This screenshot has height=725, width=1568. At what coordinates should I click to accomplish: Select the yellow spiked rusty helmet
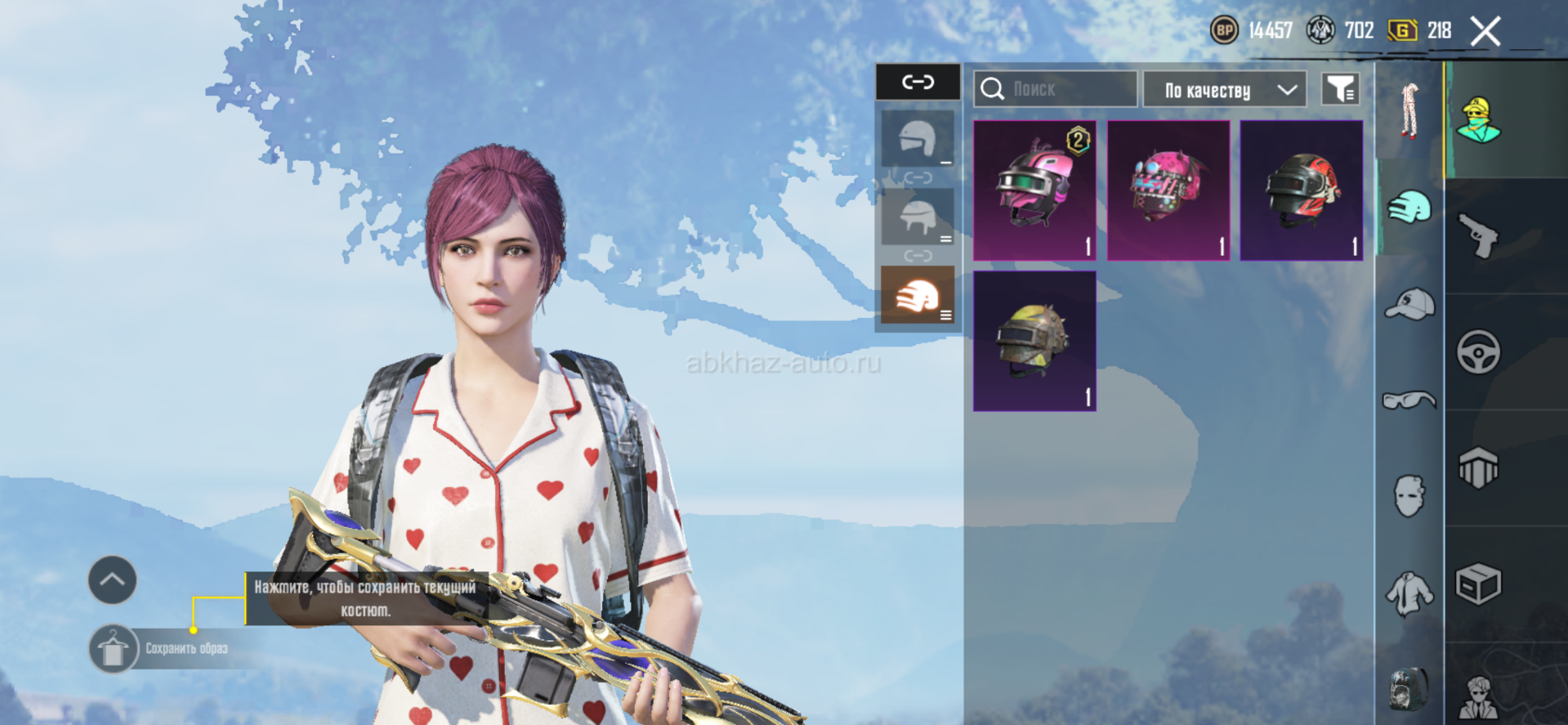coord(1034,341)
